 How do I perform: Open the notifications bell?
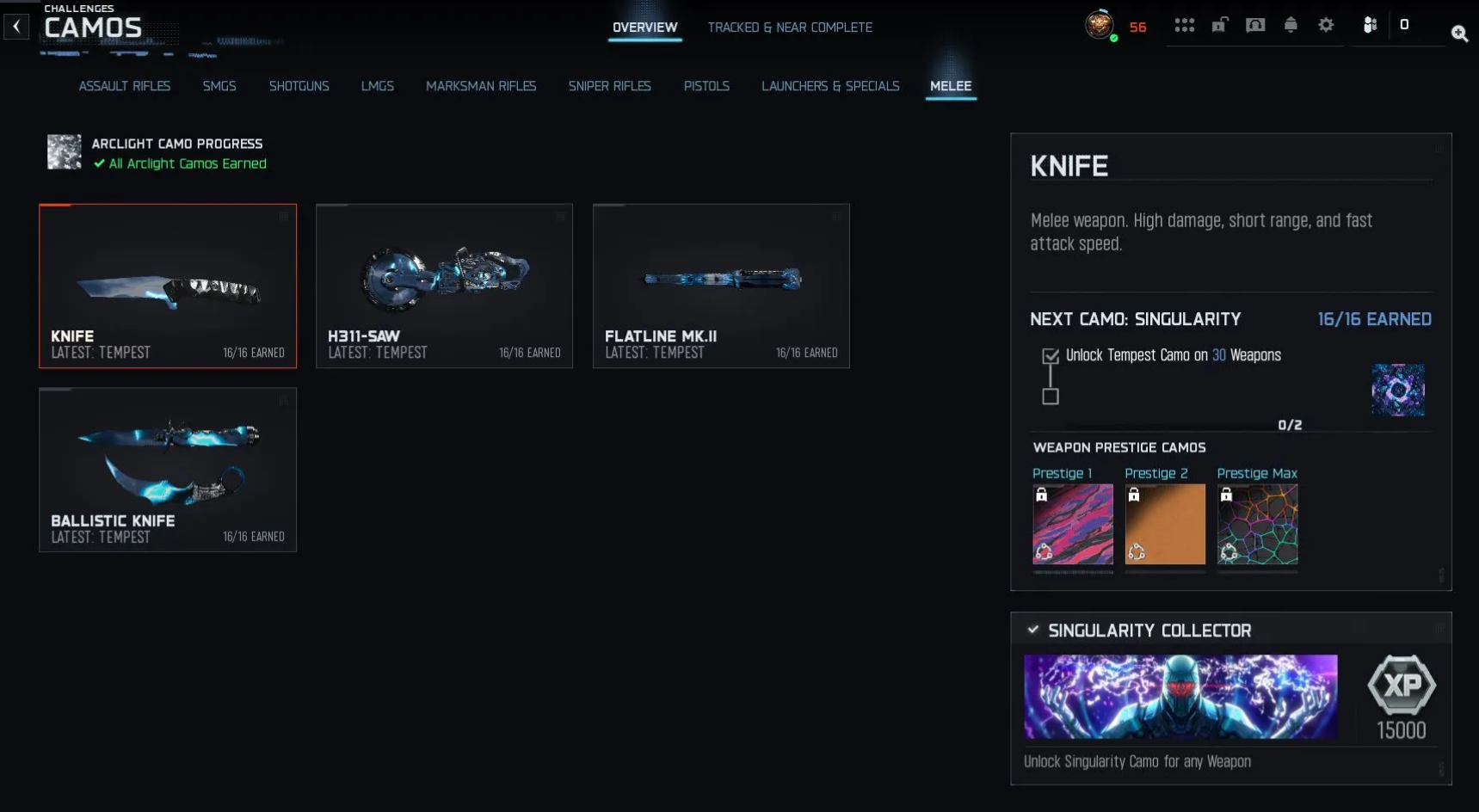1291,25
